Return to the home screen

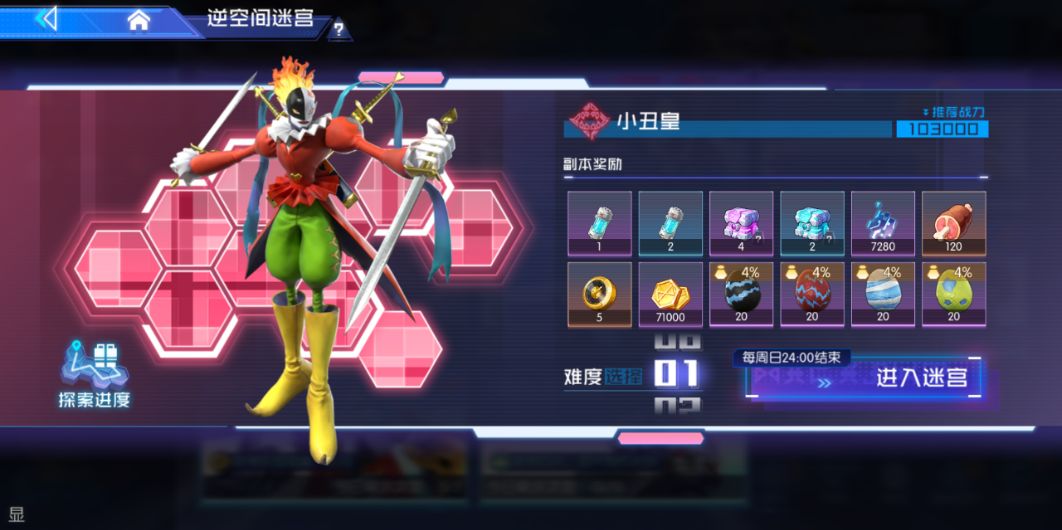click(x=138, y=20)
